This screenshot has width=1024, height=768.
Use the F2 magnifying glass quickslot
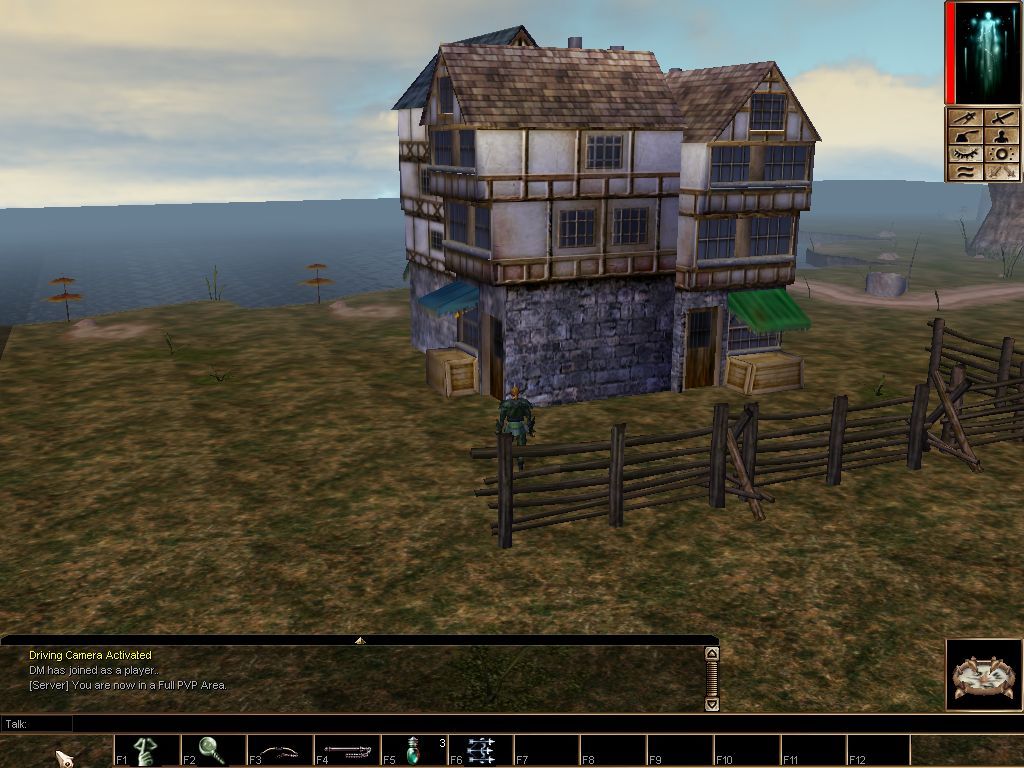pos(212,750)
